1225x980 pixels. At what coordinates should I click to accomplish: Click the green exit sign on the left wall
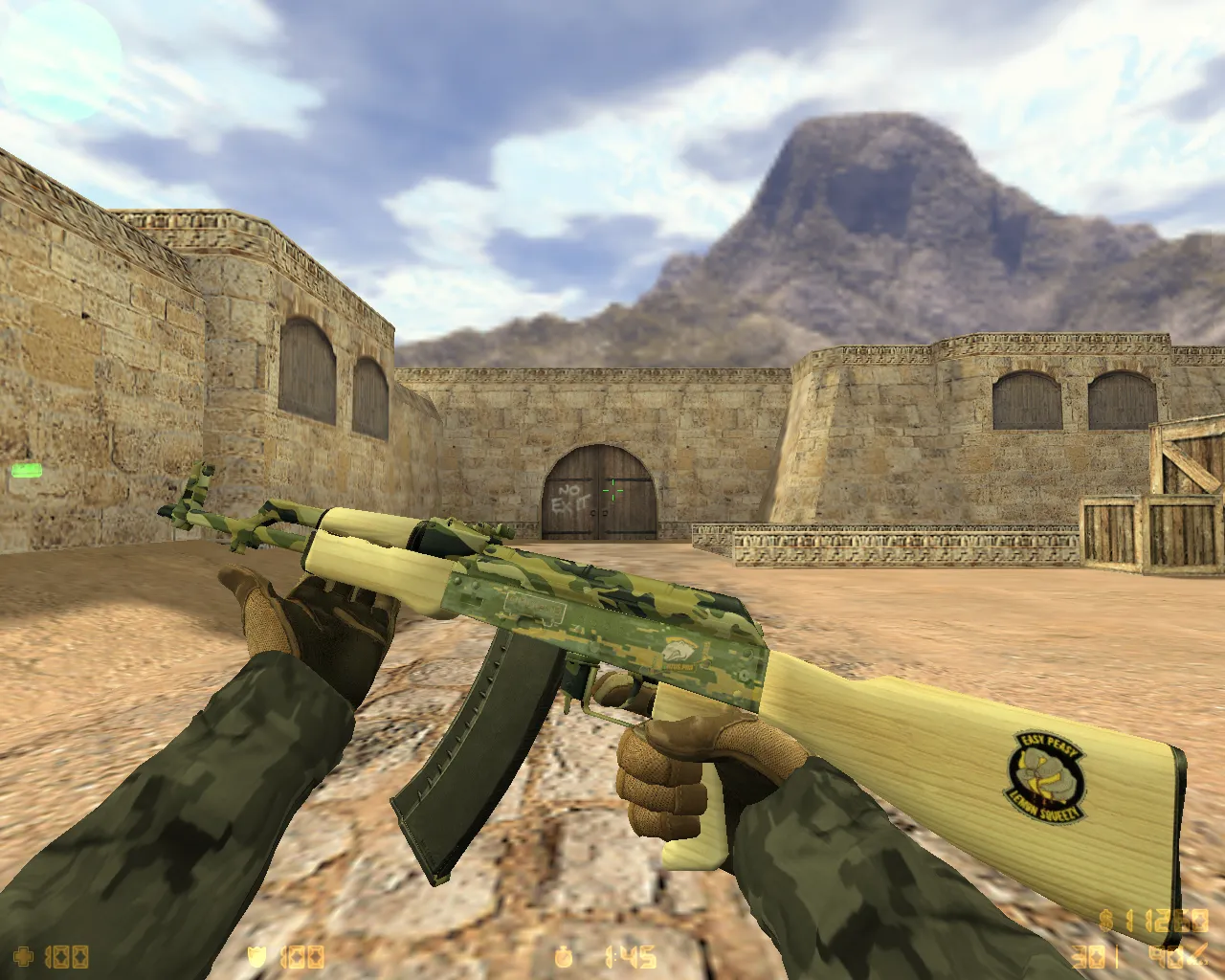point(28,471)
